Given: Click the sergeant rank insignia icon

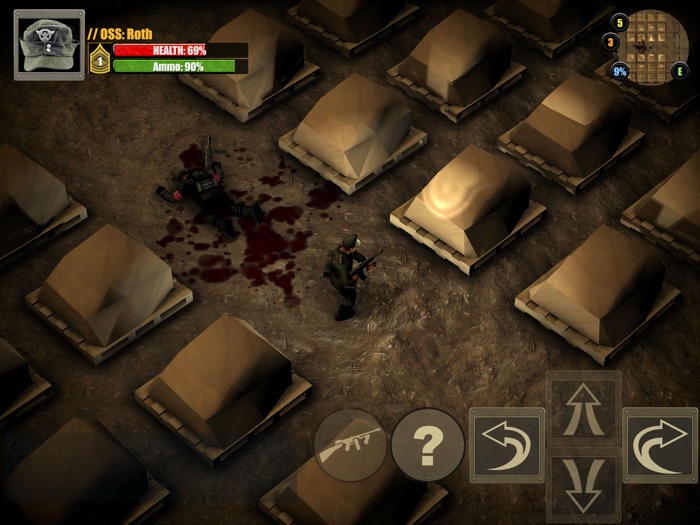Looking at the screenshot, I should pyautogui.click(x=99, y=60).
